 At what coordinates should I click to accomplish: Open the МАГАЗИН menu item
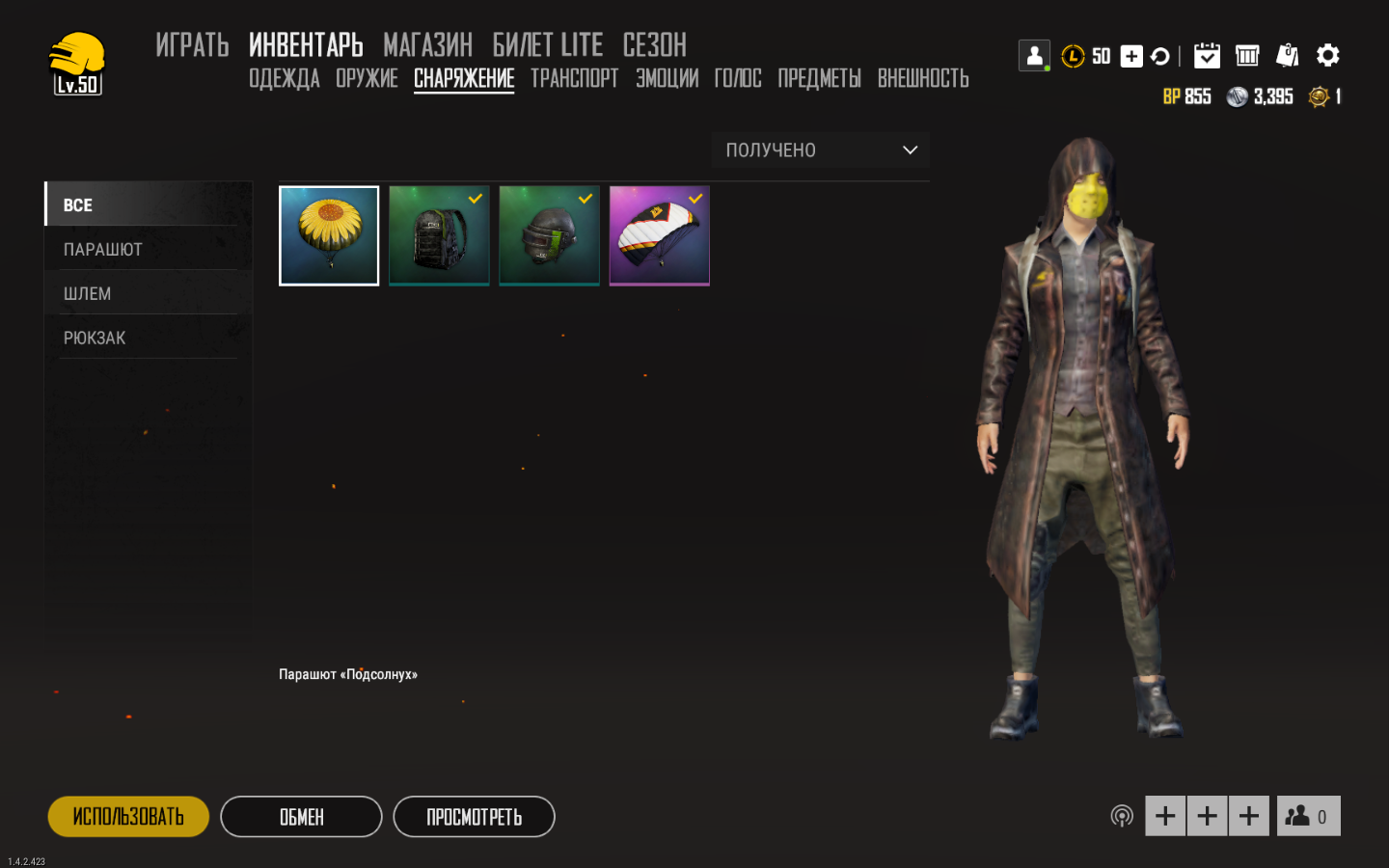tap(427, 44)
